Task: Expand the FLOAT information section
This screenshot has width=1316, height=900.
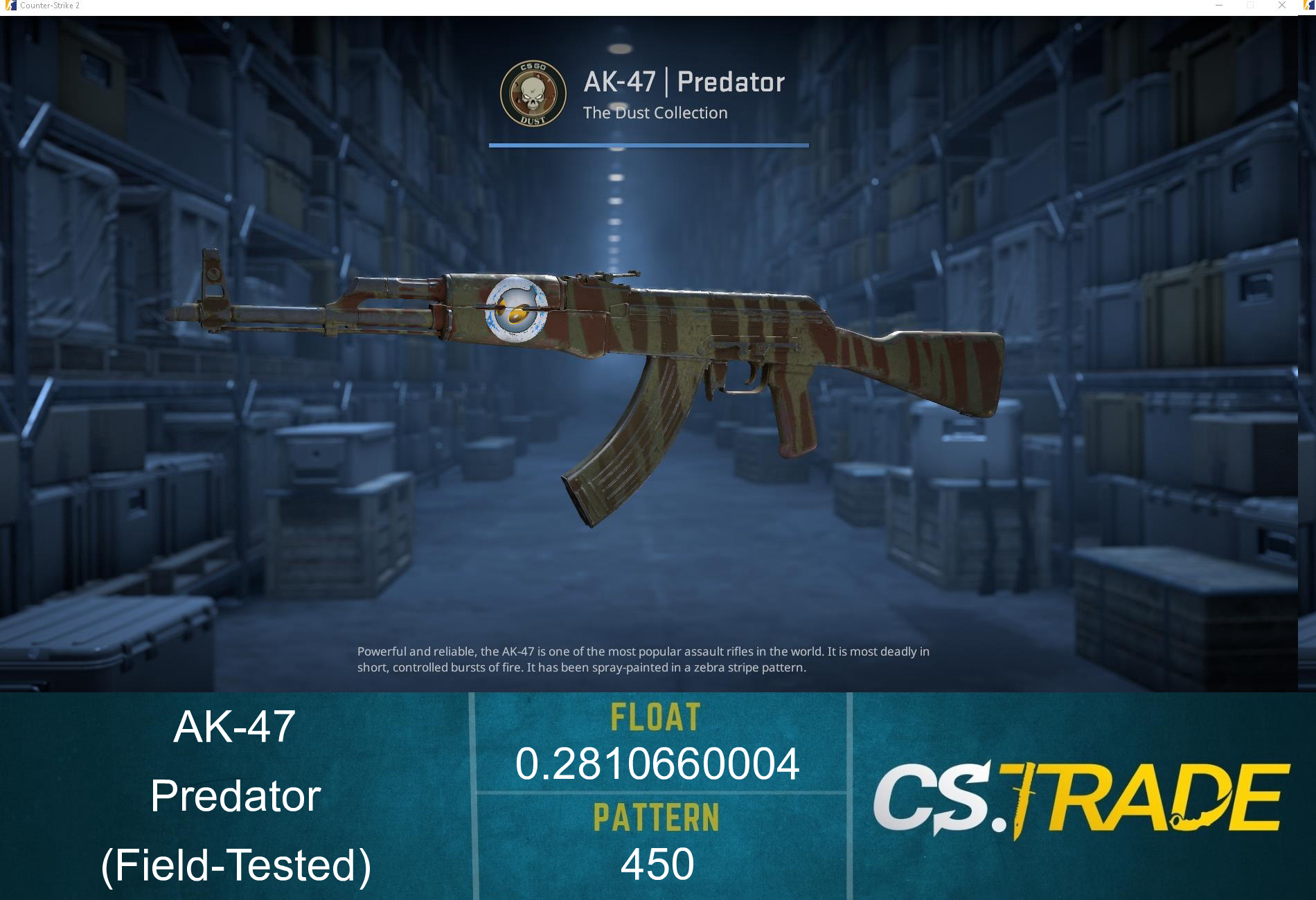Action: [x=655, y=718]
